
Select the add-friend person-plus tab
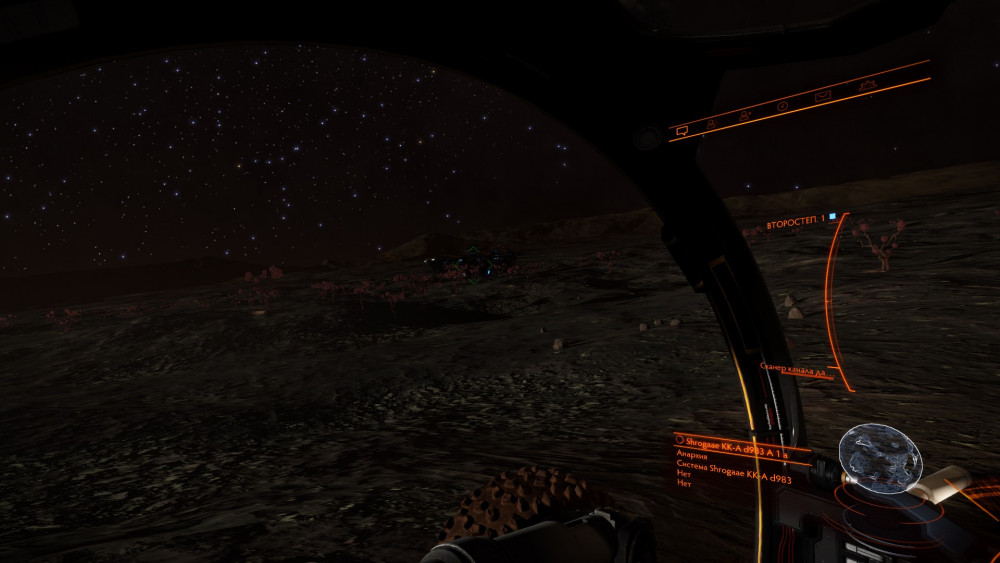point(745,114)
